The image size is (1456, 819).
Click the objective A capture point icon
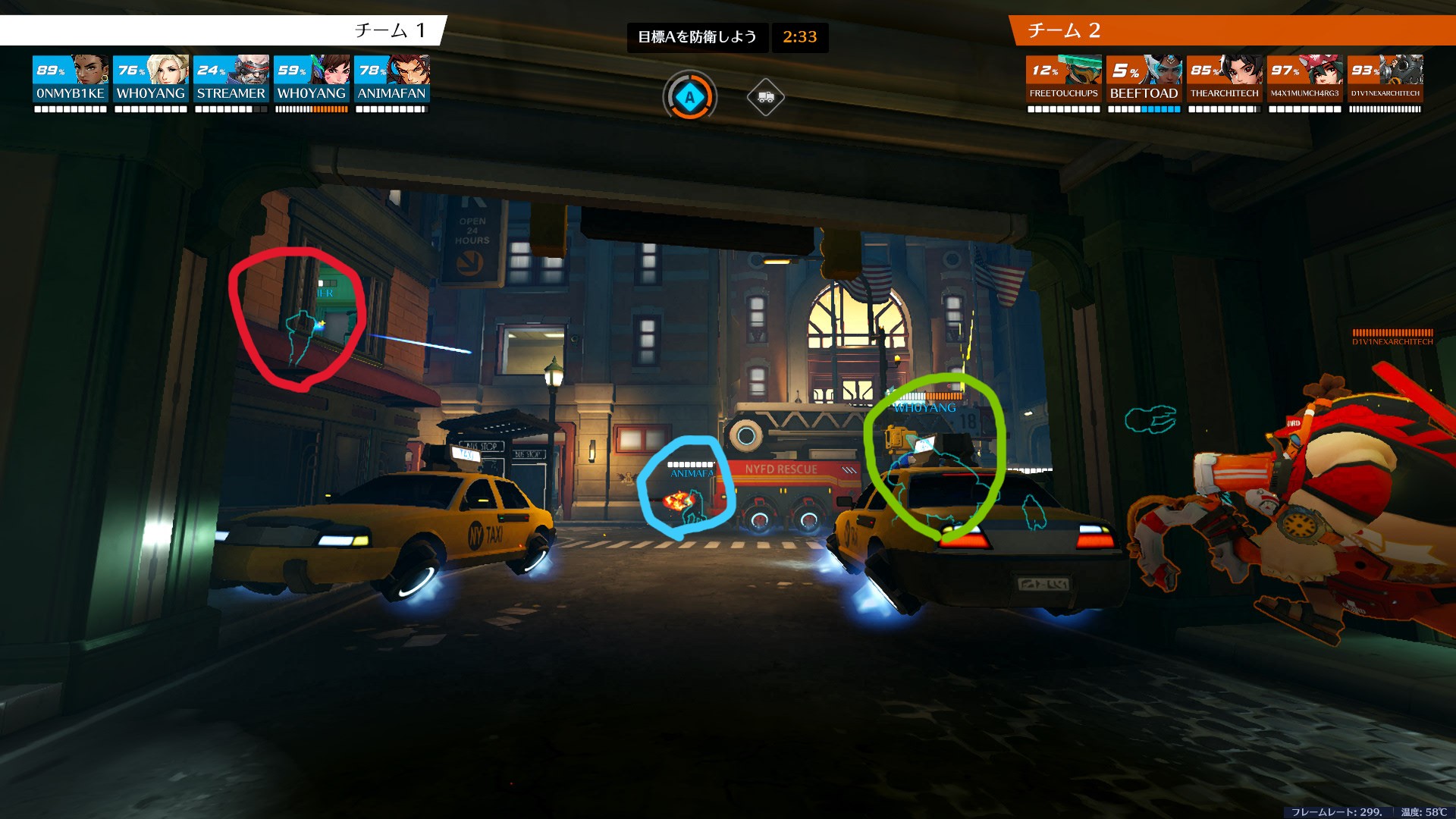coord(689,97)
